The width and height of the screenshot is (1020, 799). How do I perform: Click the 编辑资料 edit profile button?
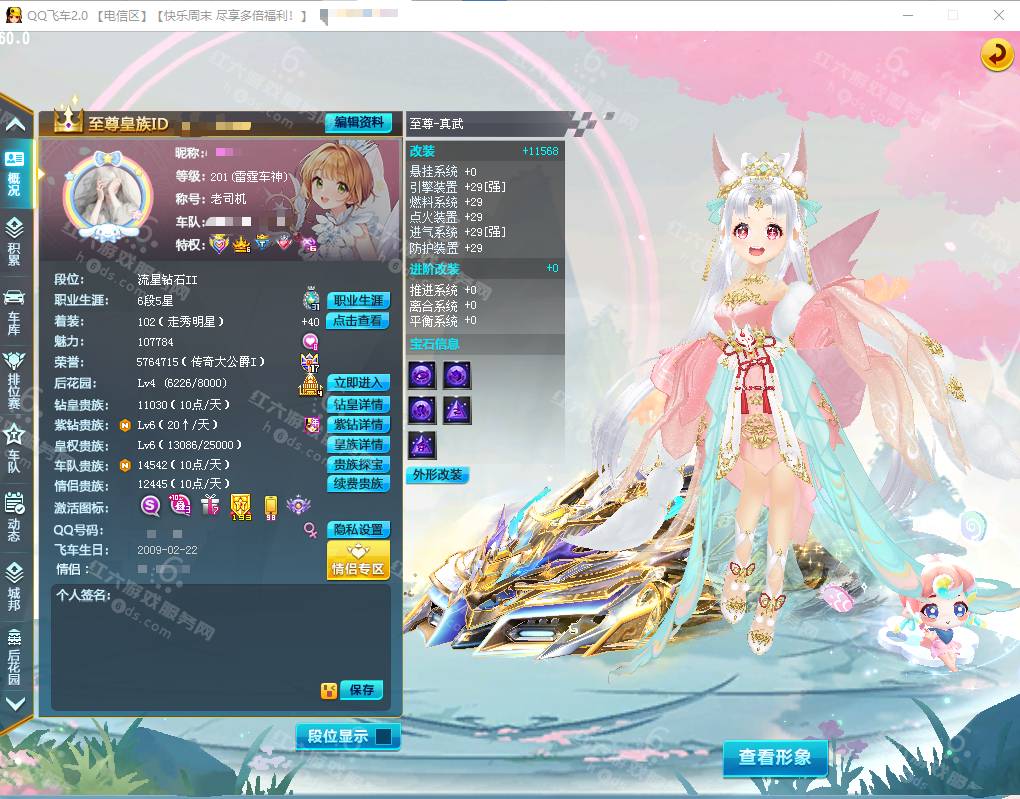358,123
